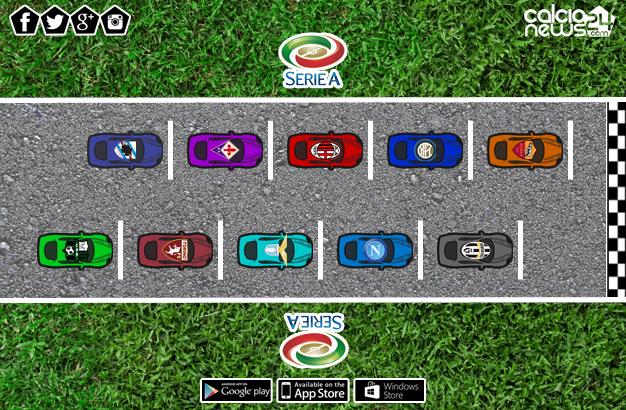This screenshot has width=626, height=410.
Task: Choose the purple Fiorentina car
Action: 225,150
